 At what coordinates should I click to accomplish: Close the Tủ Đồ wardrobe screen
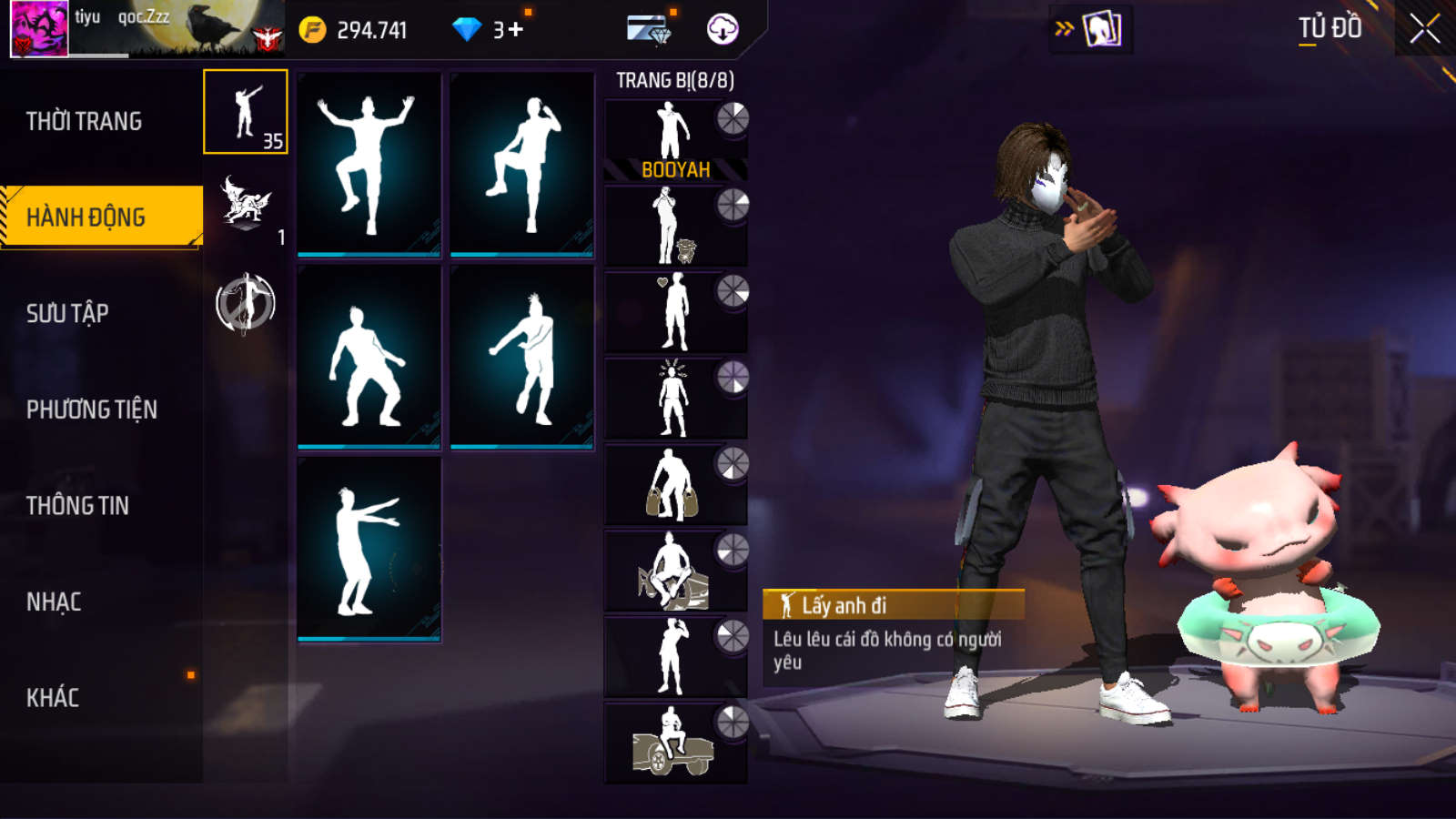(x=1424, y=29)
